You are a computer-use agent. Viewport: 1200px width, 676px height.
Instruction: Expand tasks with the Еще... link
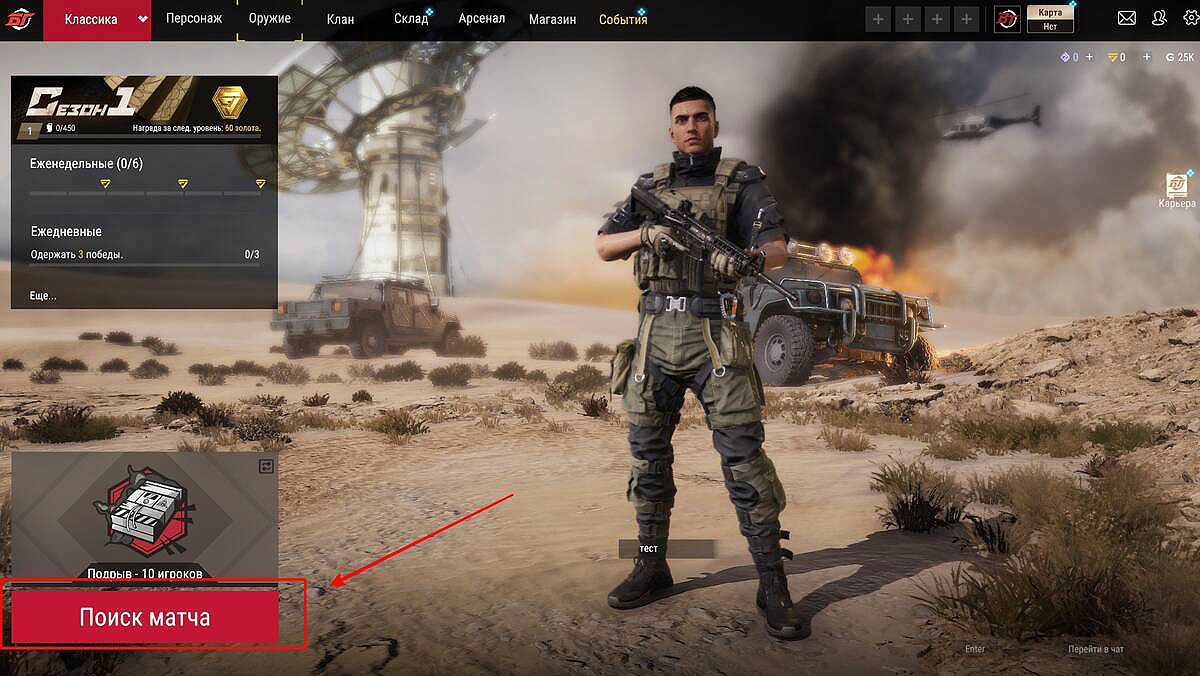point(44,296)
